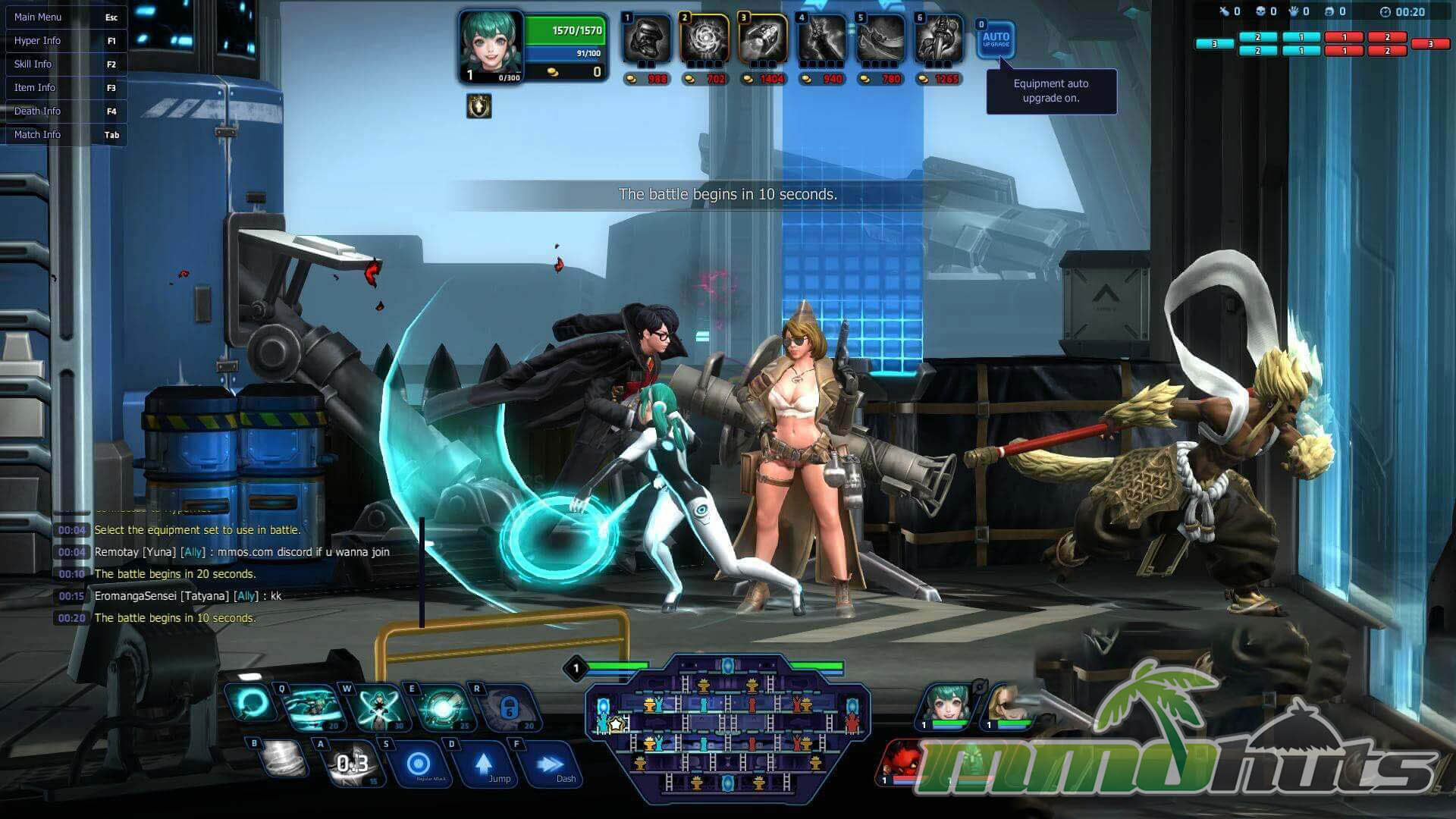This screenshot has width=1456, height=819.
Task: Activate the E glowing orb skill
Action: [x=443, y=707]
